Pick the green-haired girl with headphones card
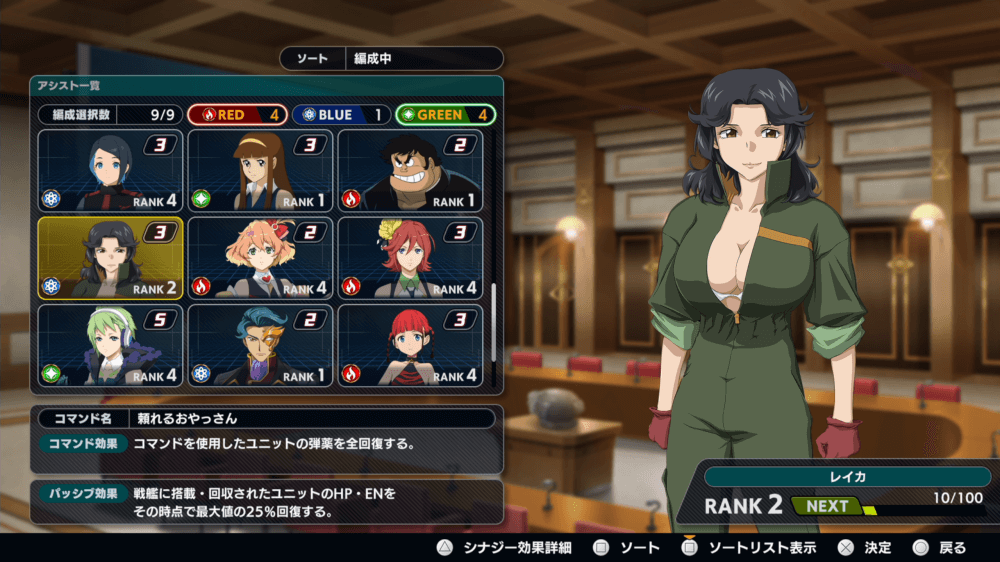 [x=110, y=346]
